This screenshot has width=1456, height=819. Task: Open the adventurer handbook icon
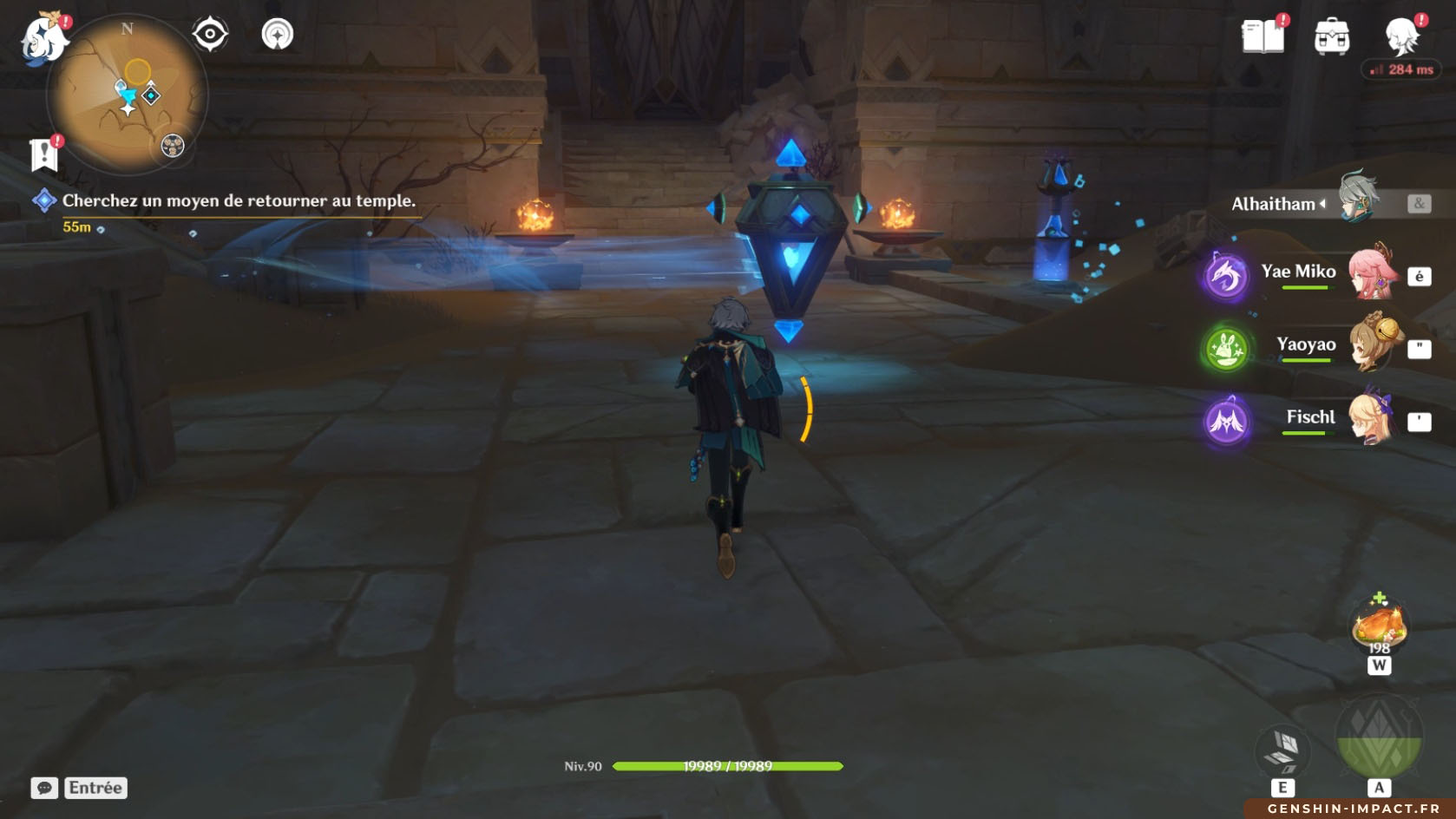click(x=1263, y=36)
